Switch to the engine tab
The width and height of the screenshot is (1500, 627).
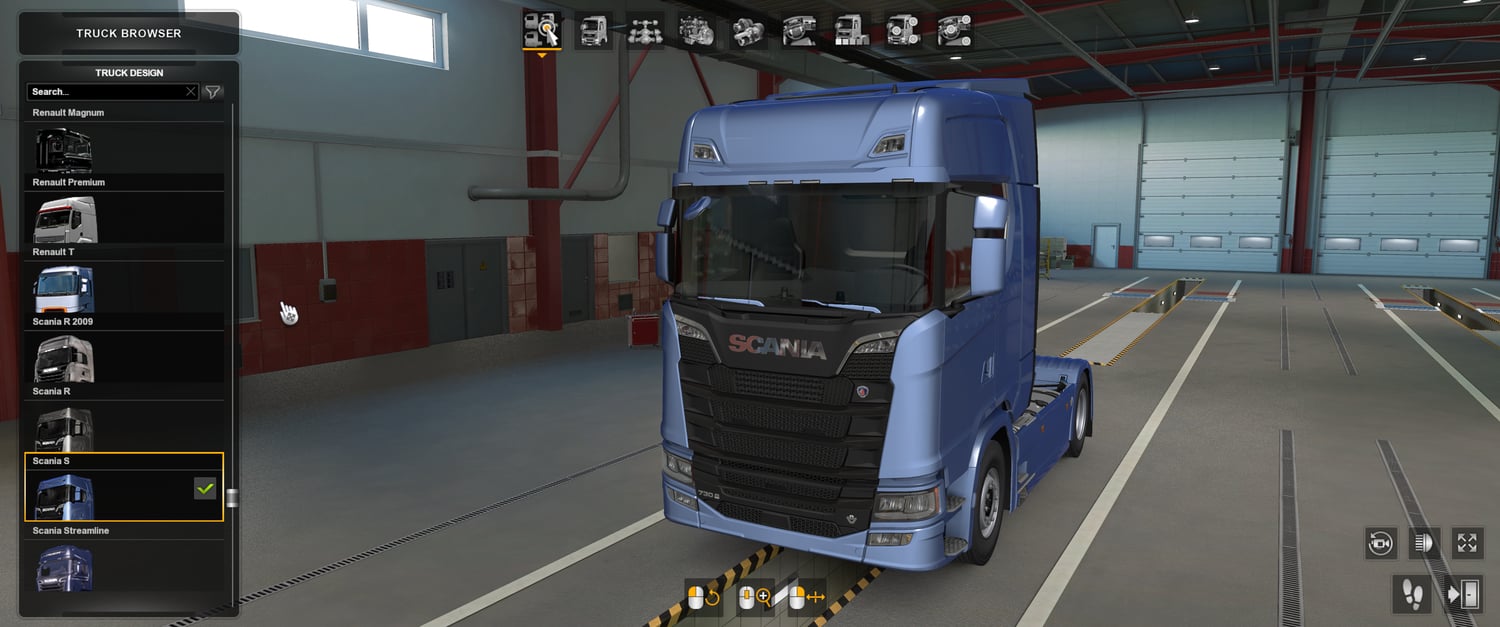click(x=696, y=30)
